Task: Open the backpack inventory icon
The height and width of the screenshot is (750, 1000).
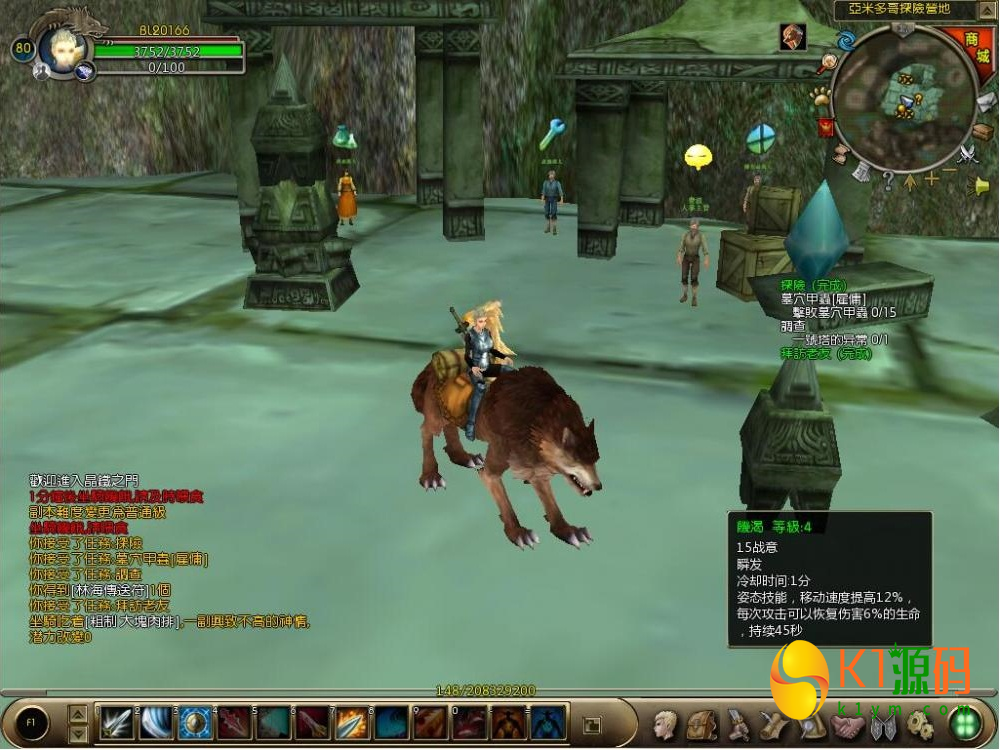Action: tap(701, 725)
